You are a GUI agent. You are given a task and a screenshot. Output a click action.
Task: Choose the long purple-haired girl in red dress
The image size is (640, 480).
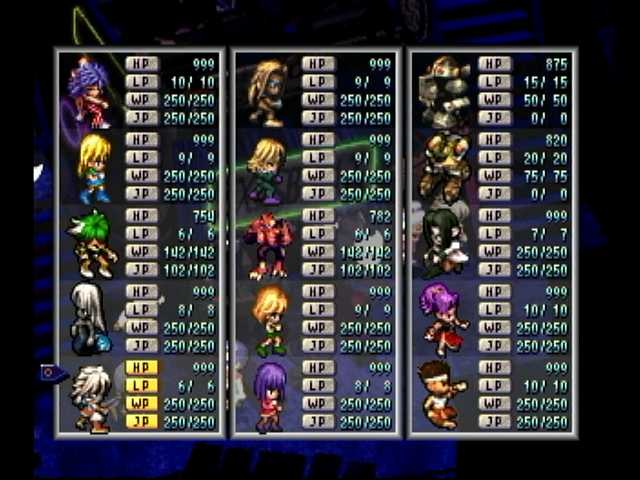click(268, 395)
